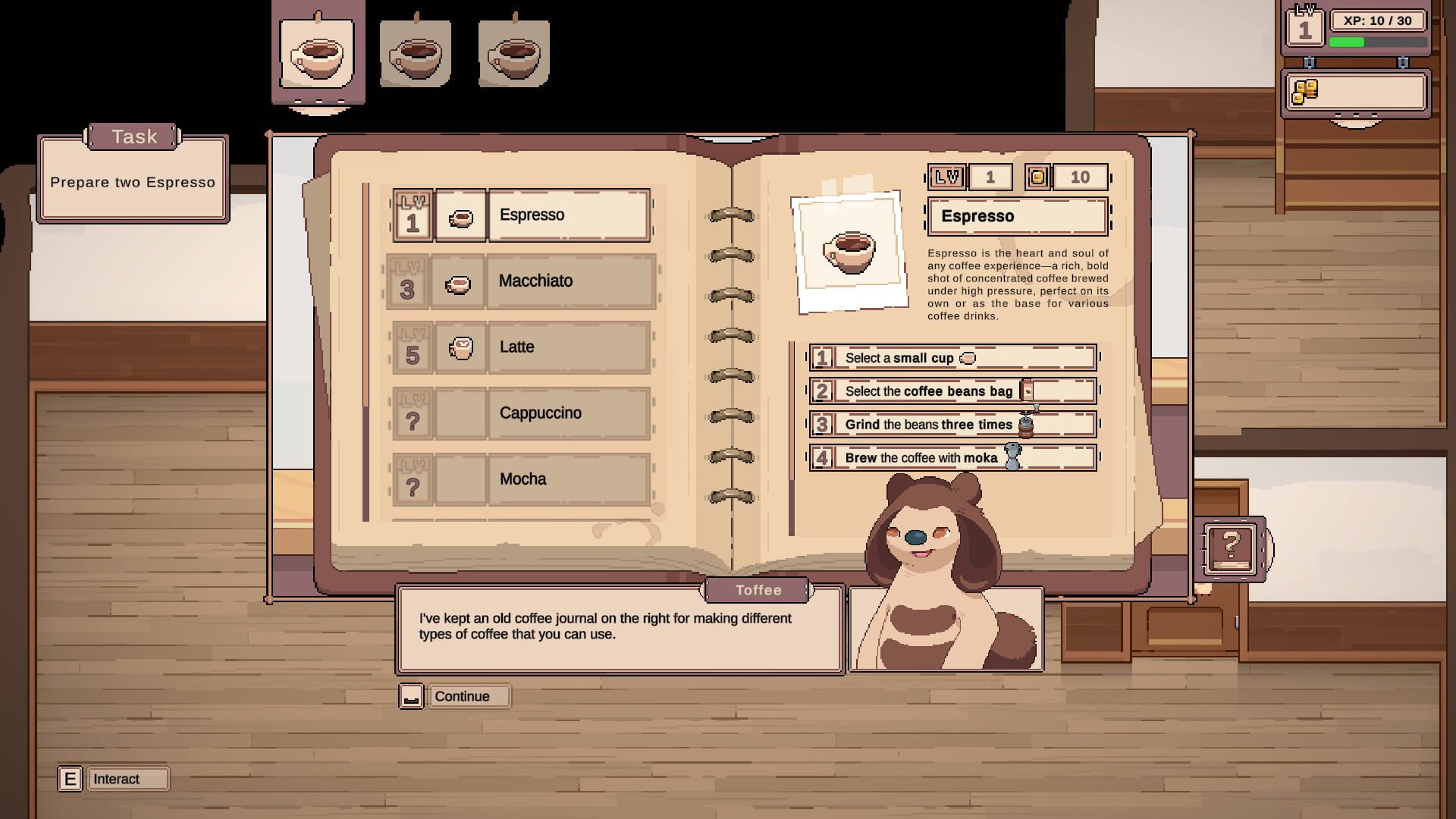This screenshot has height=819, width=1456.
Task: Click the E Interact button
Action: pos(70,778)
